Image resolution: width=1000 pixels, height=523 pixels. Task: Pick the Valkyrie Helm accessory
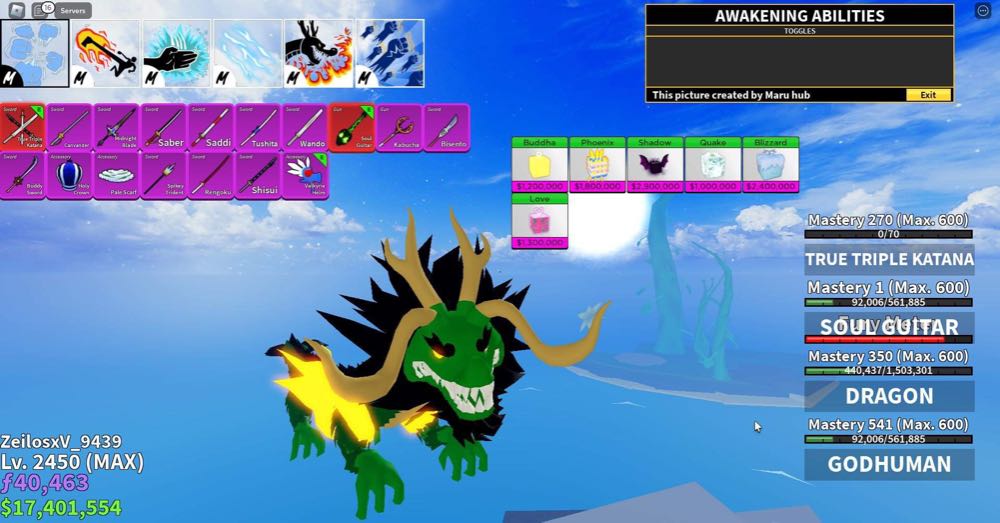305,175
